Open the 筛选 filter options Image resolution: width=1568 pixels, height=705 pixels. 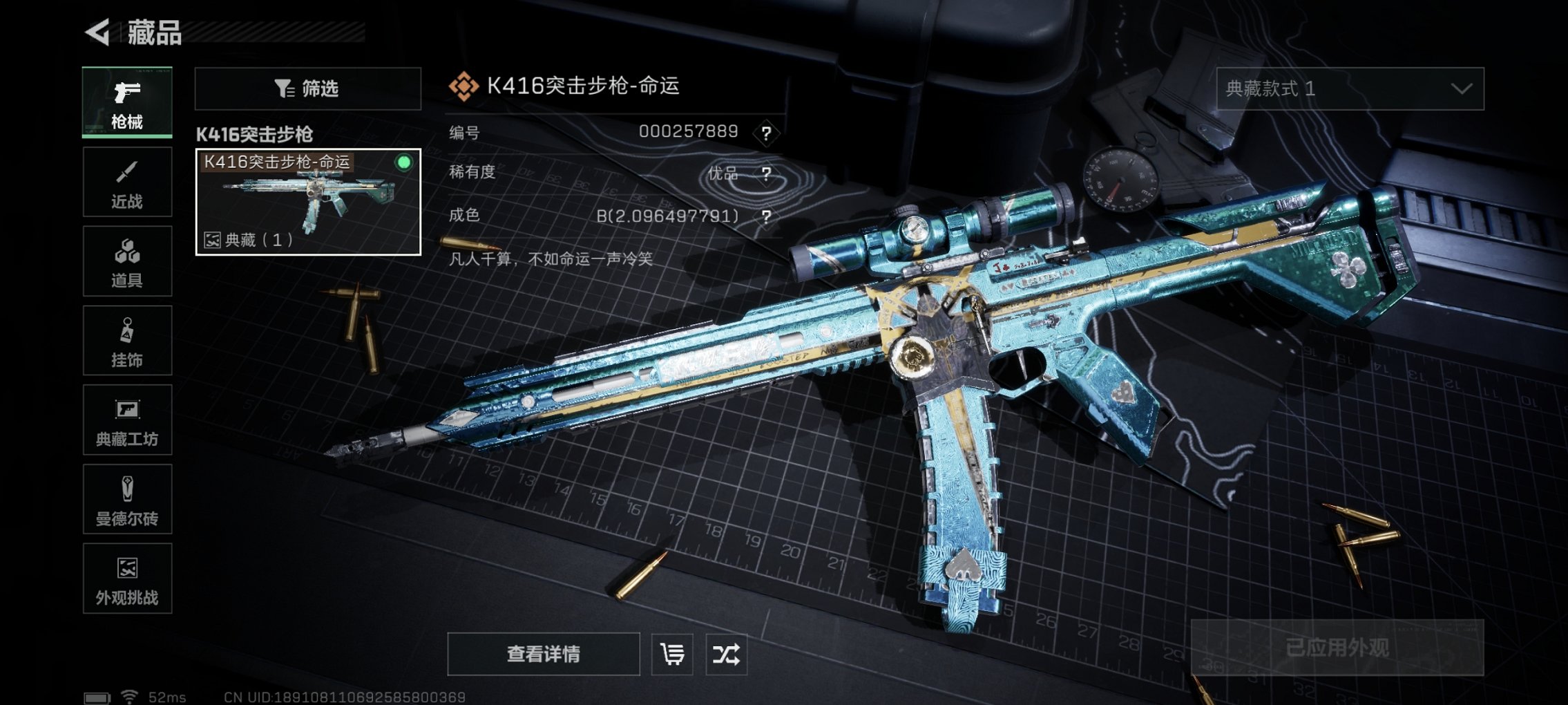point(307,88)
